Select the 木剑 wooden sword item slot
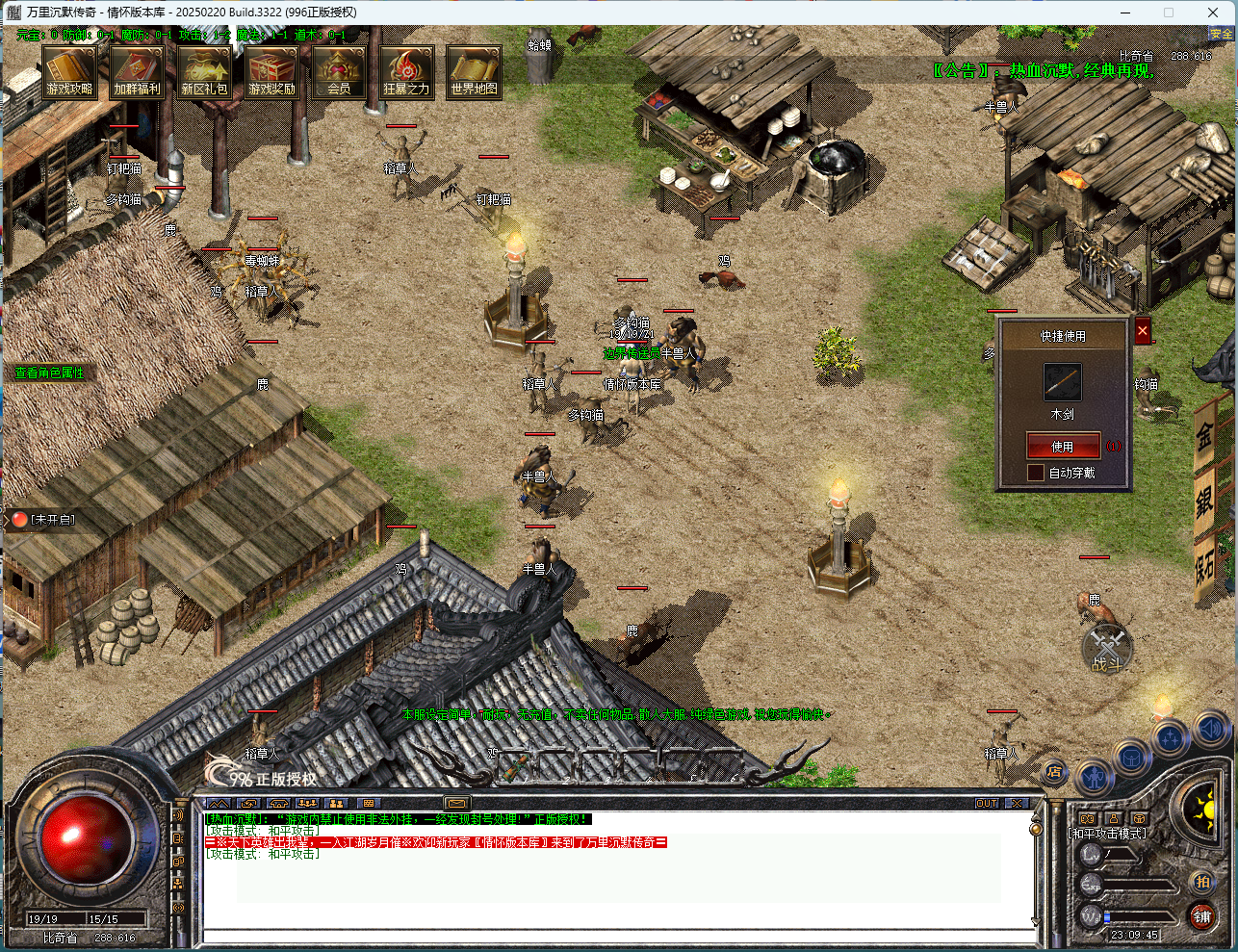 [x=1063, y=382]
